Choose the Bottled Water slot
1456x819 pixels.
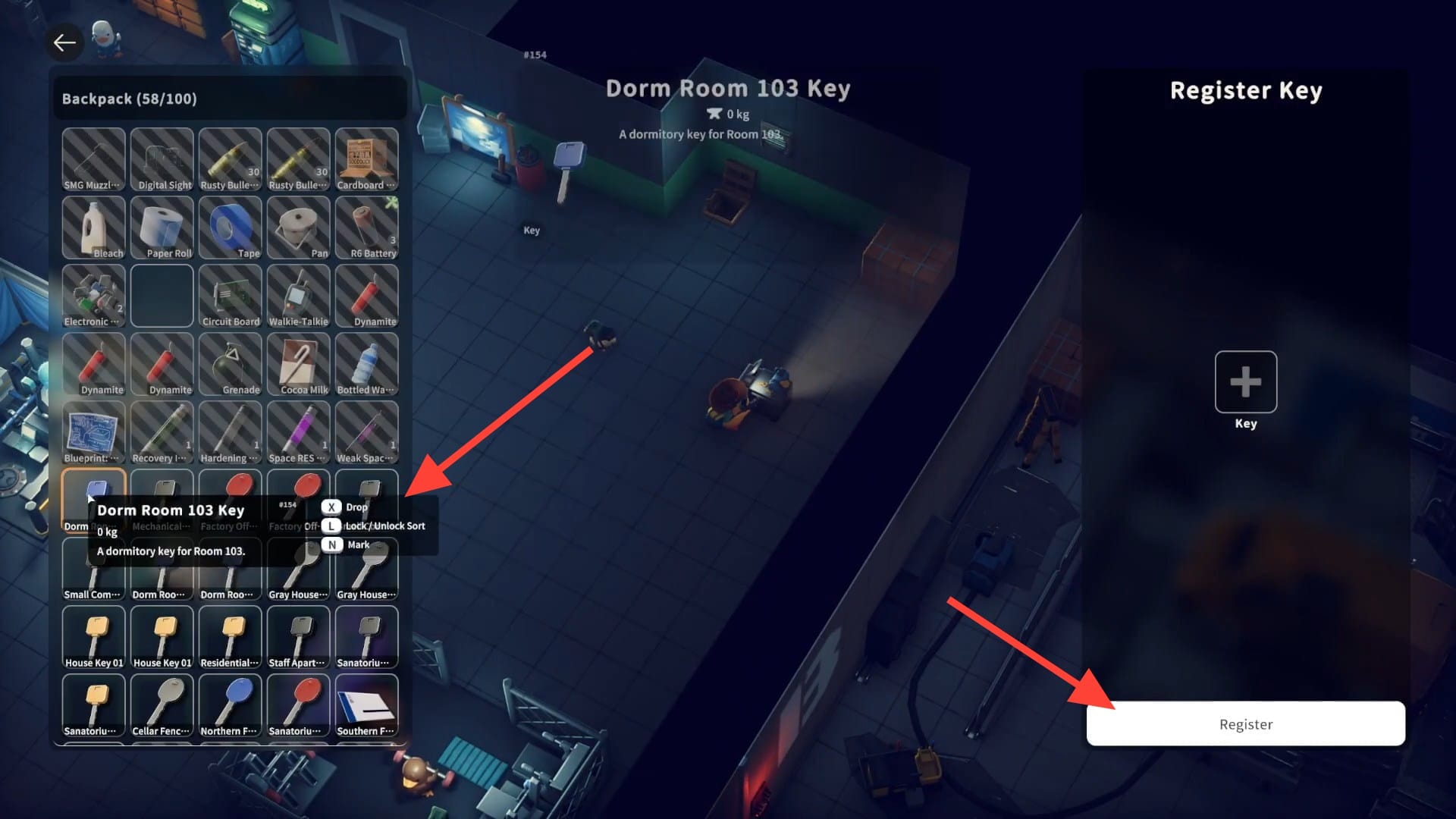pos(367,364)
